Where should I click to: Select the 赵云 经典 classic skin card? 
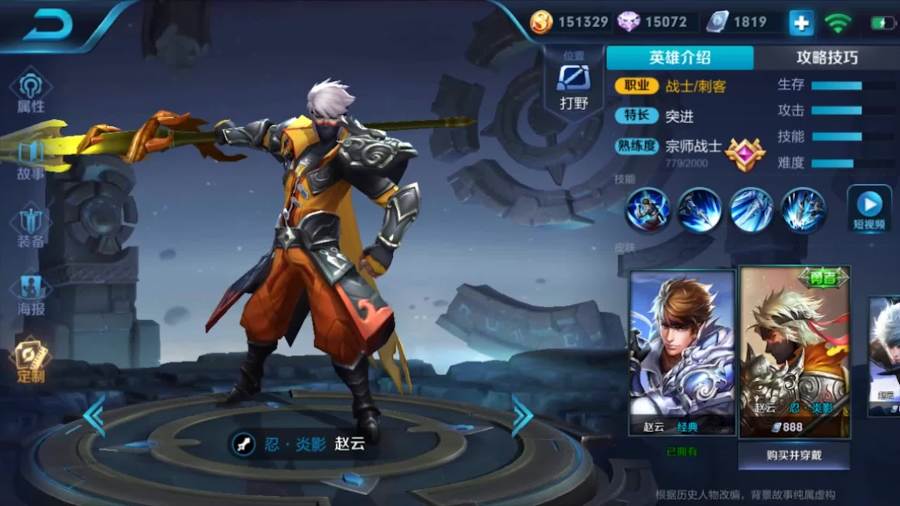tap(681, 352)
